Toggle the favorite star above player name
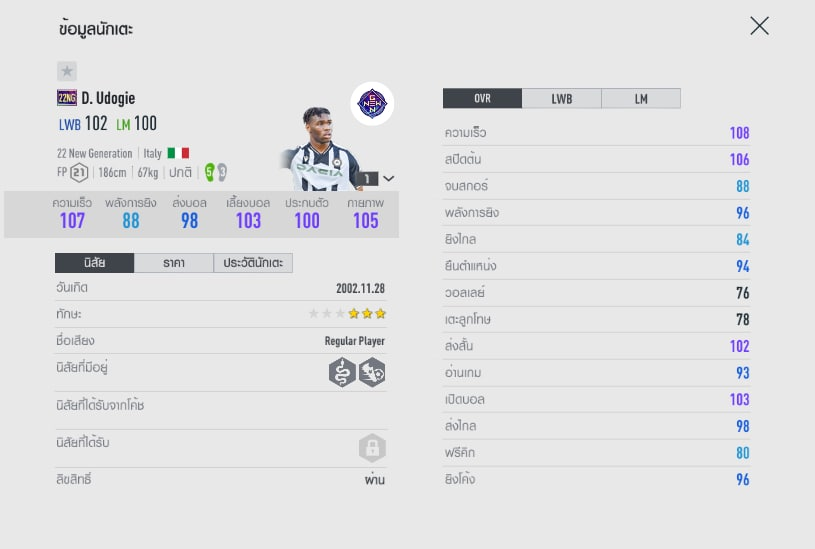This screenshot has height=549, width=815. point(67,71)
